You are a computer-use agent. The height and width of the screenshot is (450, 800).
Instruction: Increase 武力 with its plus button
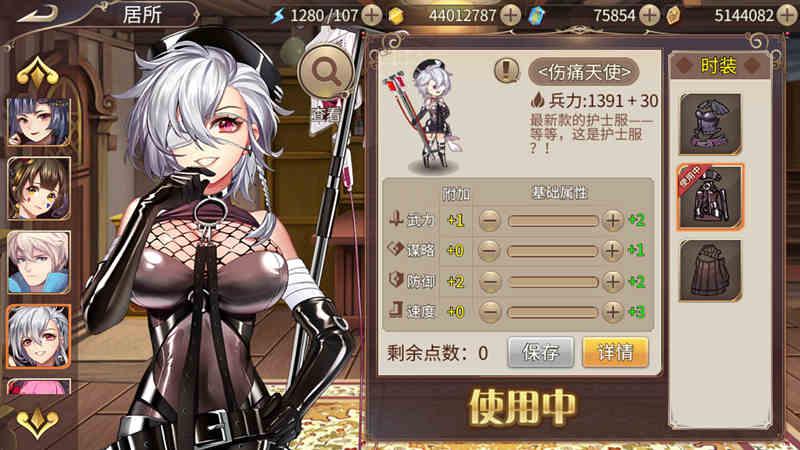(613, 221)
